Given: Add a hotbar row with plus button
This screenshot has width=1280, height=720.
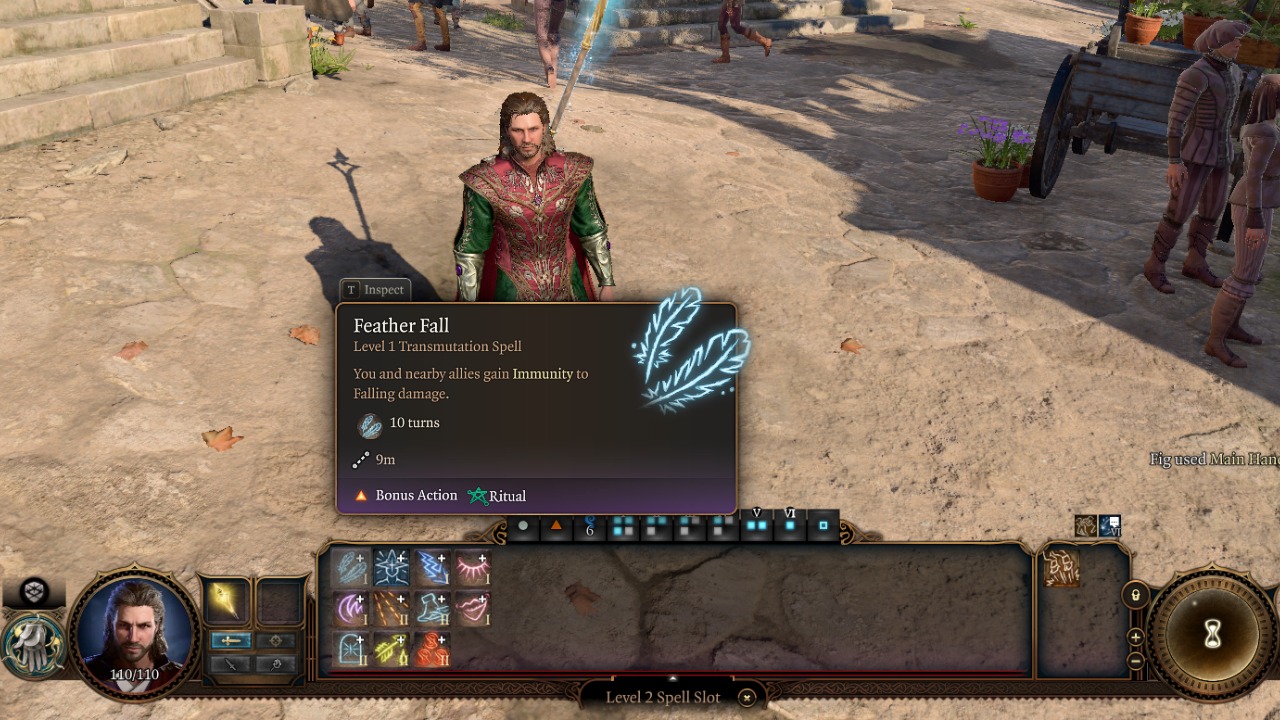Looking at the screenshot, I should [x=1135, y=637].
